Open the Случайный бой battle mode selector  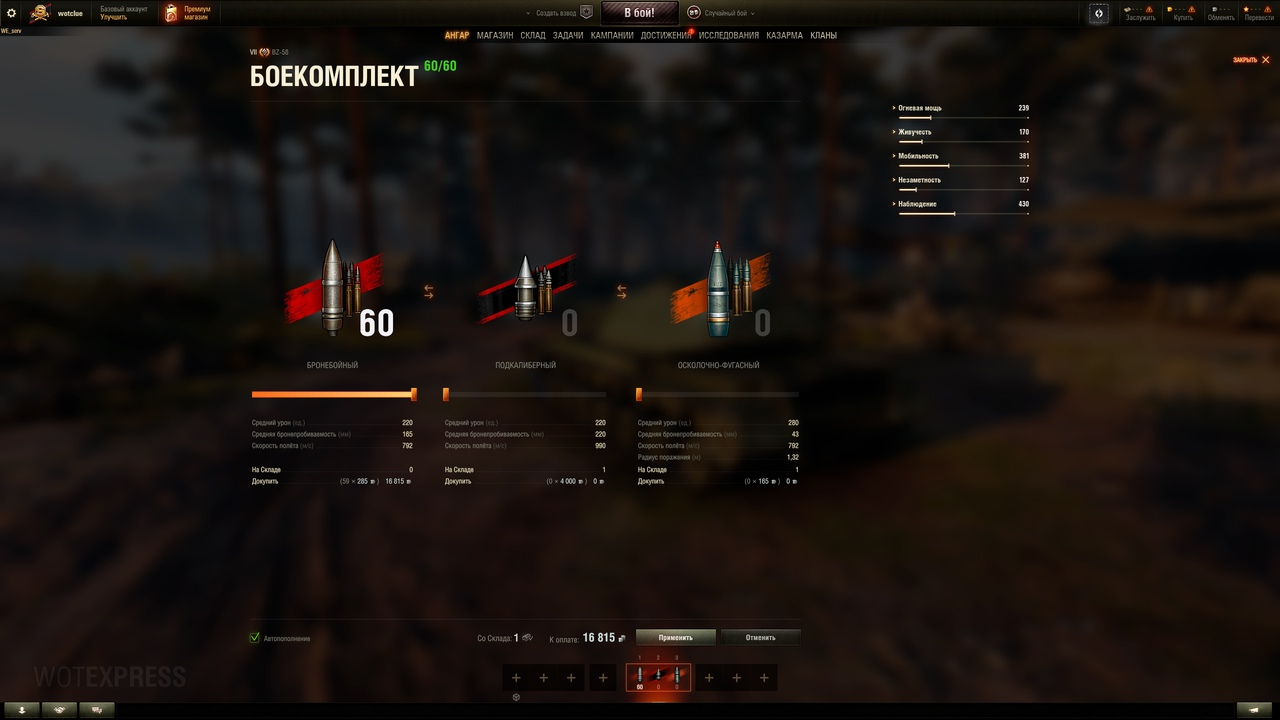(x=720, y=13)
